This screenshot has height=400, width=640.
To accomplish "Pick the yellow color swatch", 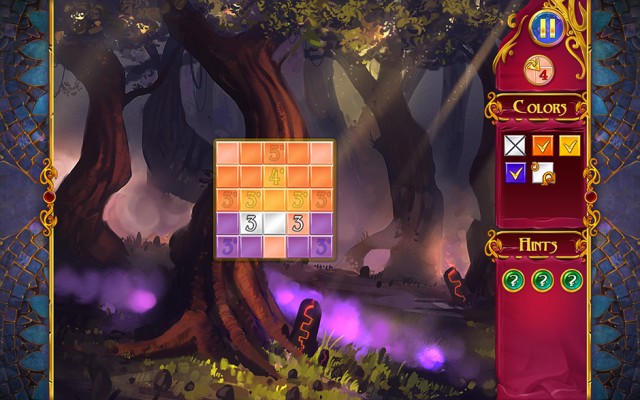I will (569, 146).
